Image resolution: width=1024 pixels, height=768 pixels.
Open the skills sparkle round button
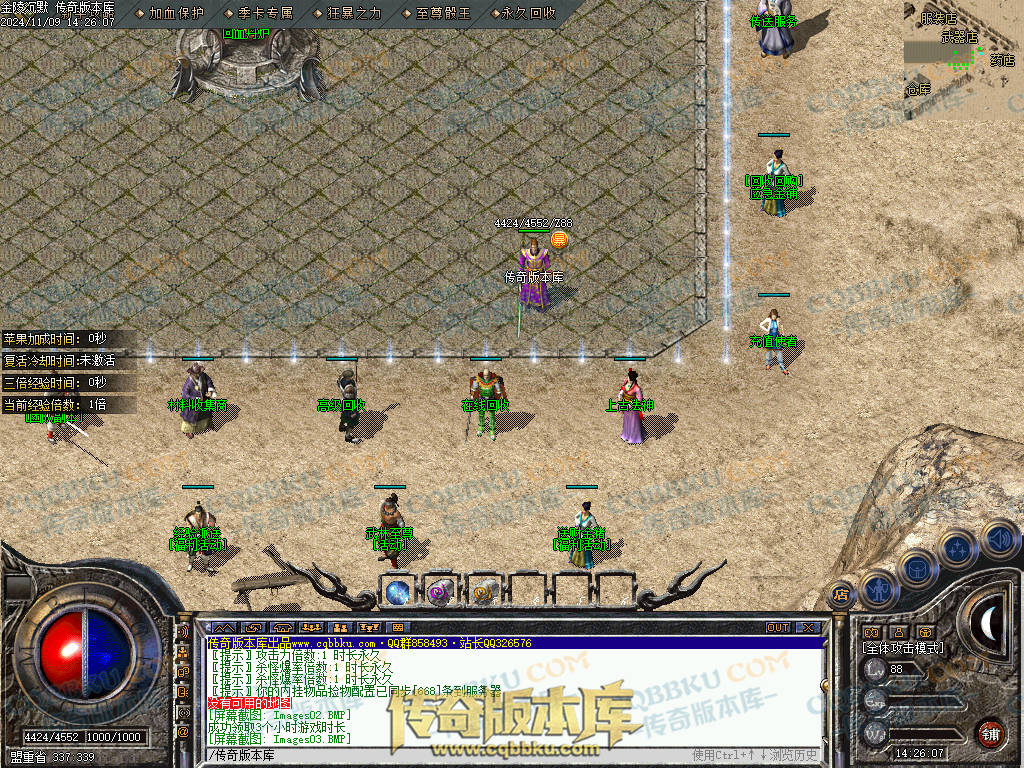click(957, 547)
